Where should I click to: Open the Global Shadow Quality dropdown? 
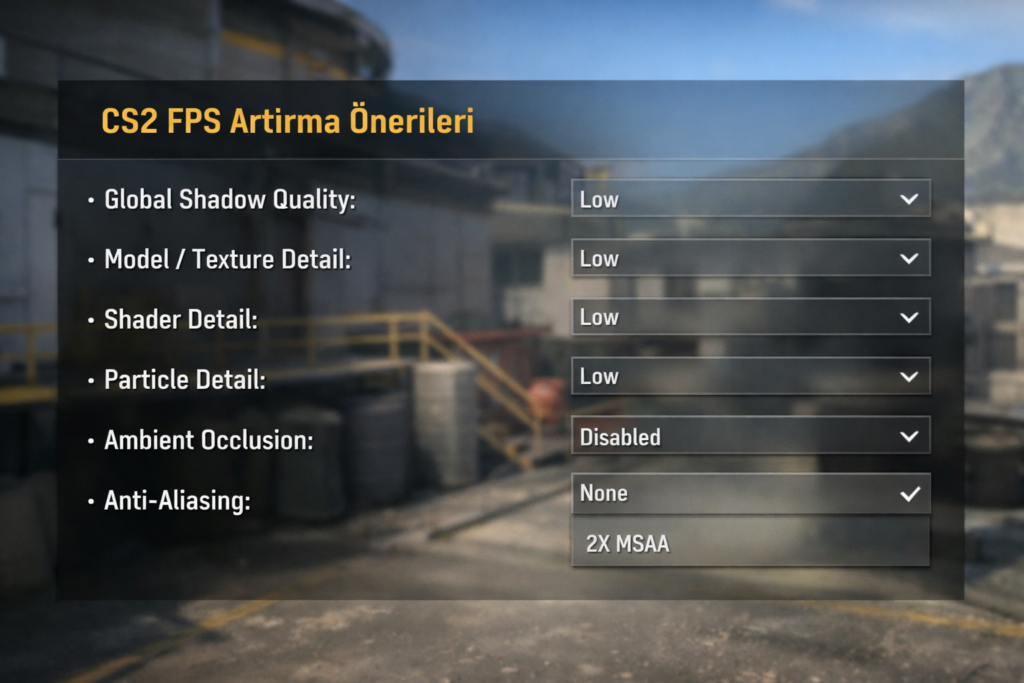click(750, 199)
